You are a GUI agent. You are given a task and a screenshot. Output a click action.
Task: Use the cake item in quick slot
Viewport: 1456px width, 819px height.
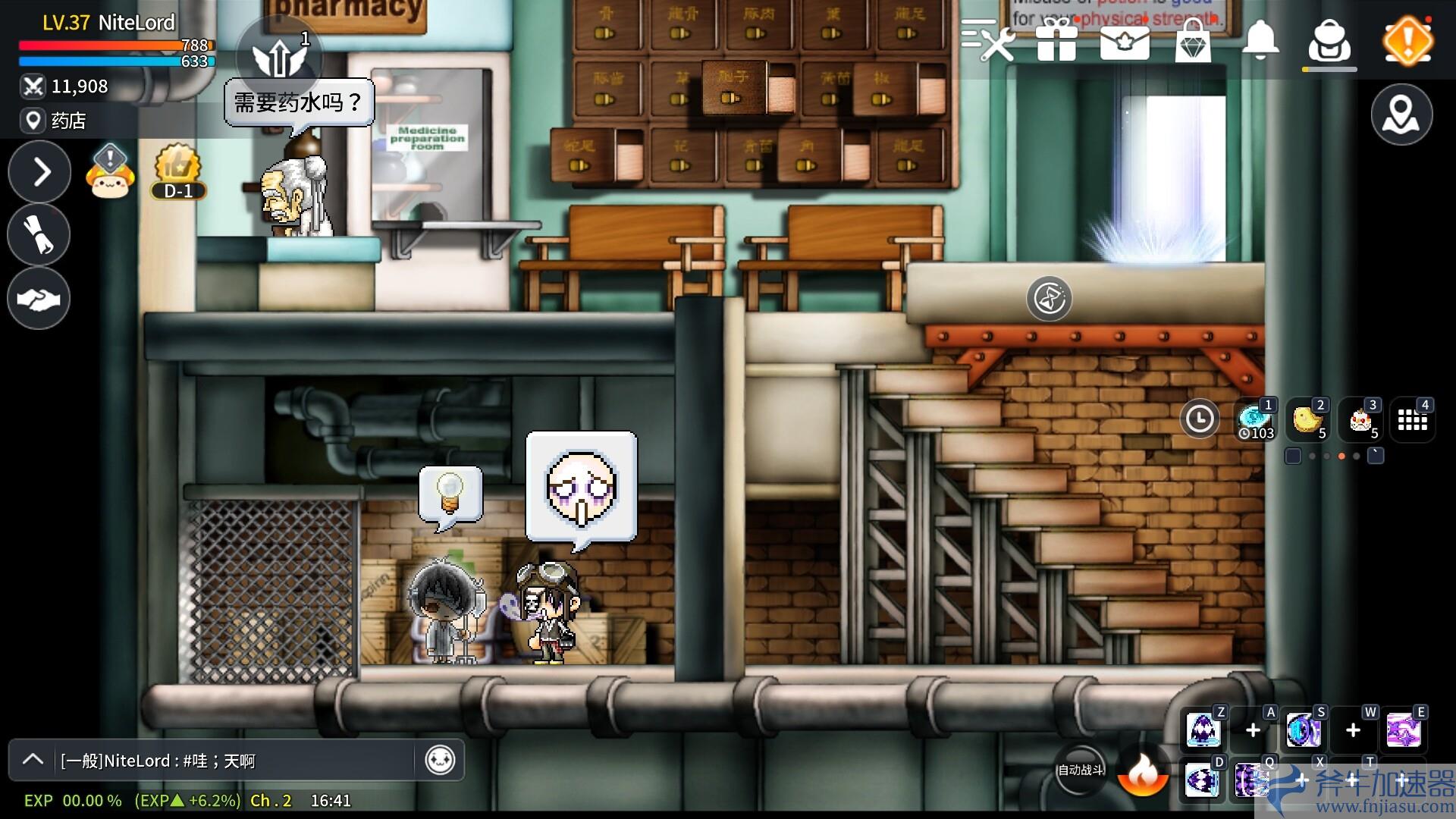pos(1360,419)
